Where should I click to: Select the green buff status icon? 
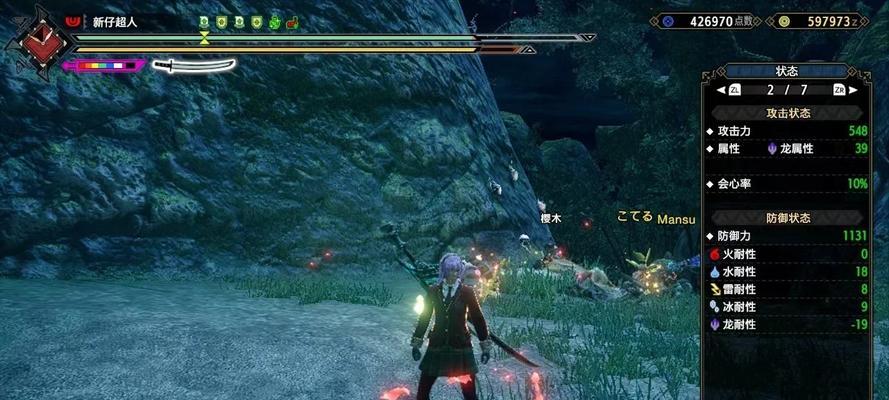coord(274,21)
